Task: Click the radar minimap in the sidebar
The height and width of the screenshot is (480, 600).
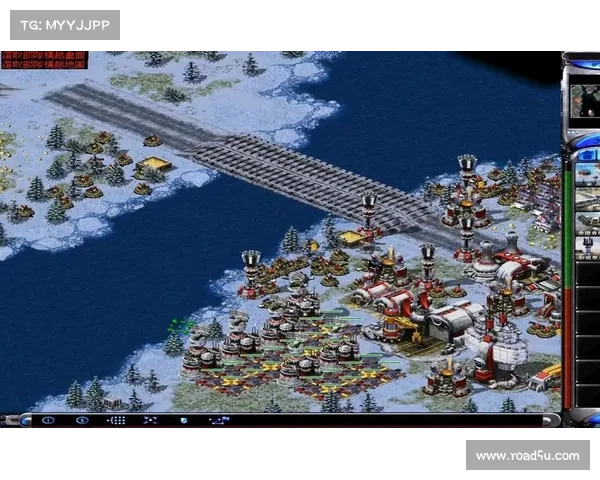Action: coord(584,100)
